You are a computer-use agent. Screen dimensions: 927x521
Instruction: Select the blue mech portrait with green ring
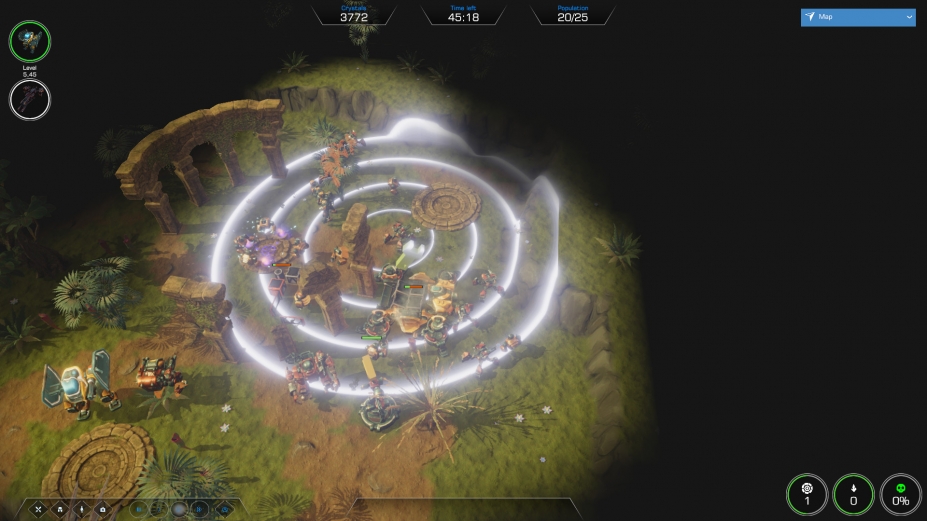pyautogui.click(x=30, y=41)
